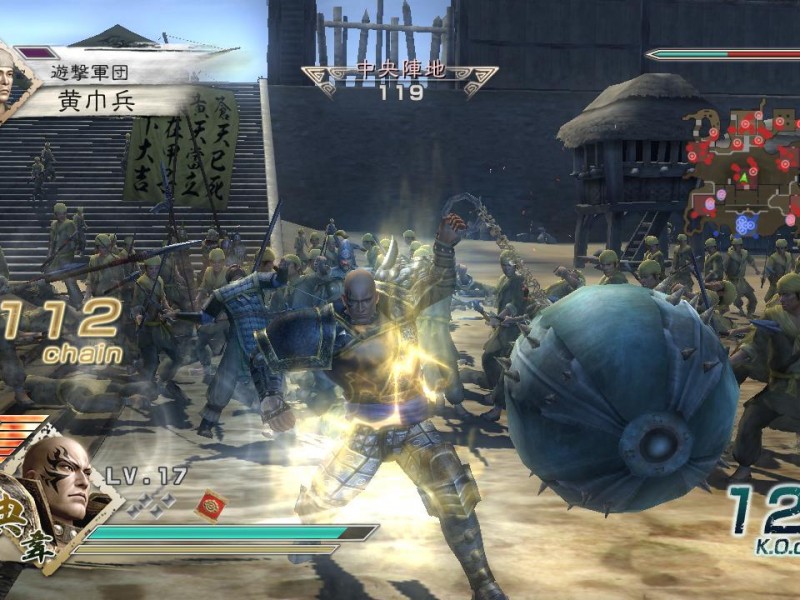800x600 pixels.
Task: Click the 中央陣地 base marker banner
Action: click(x=400, y=72)
